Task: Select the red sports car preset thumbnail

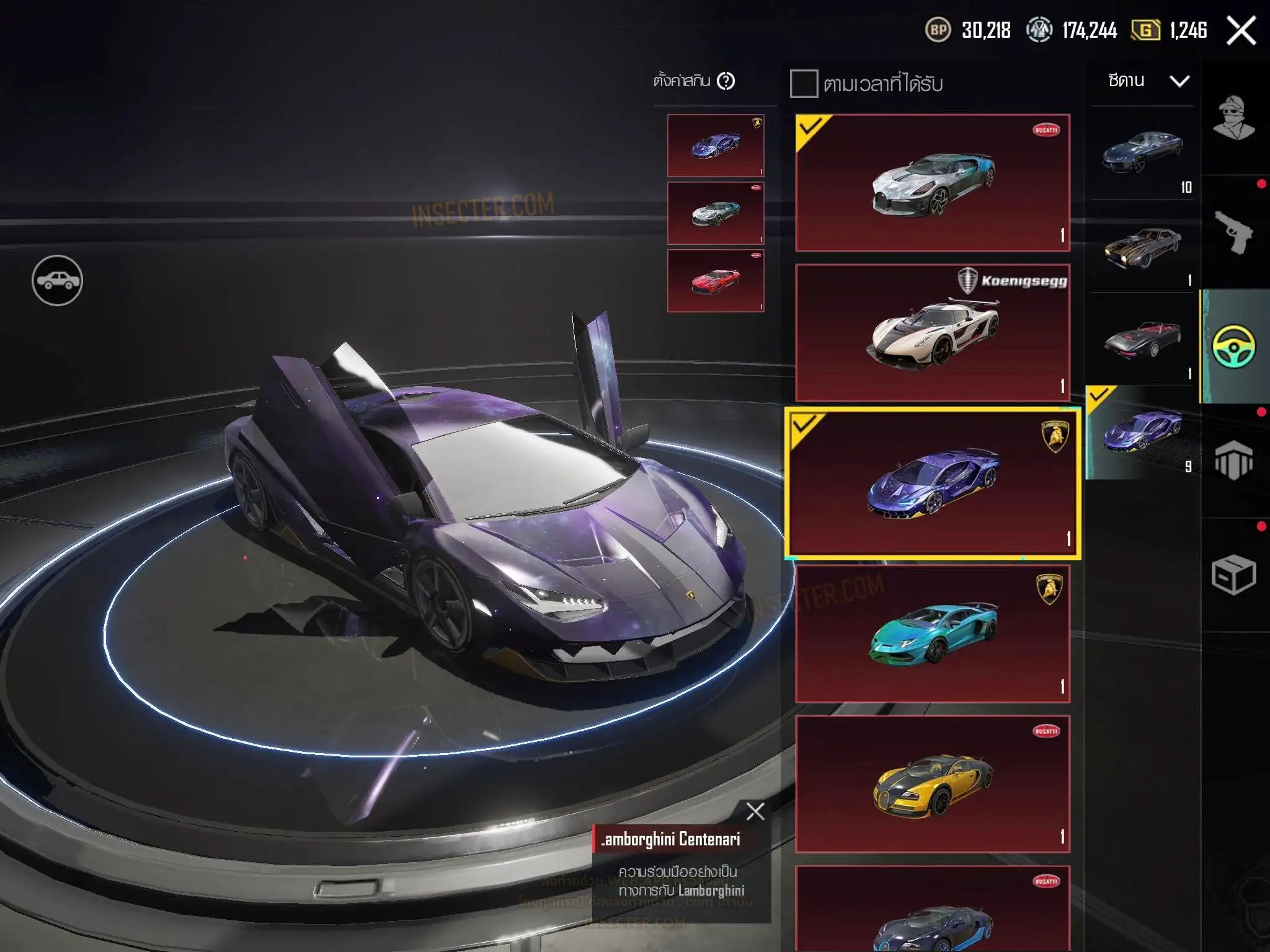Action: pos(716,281)
